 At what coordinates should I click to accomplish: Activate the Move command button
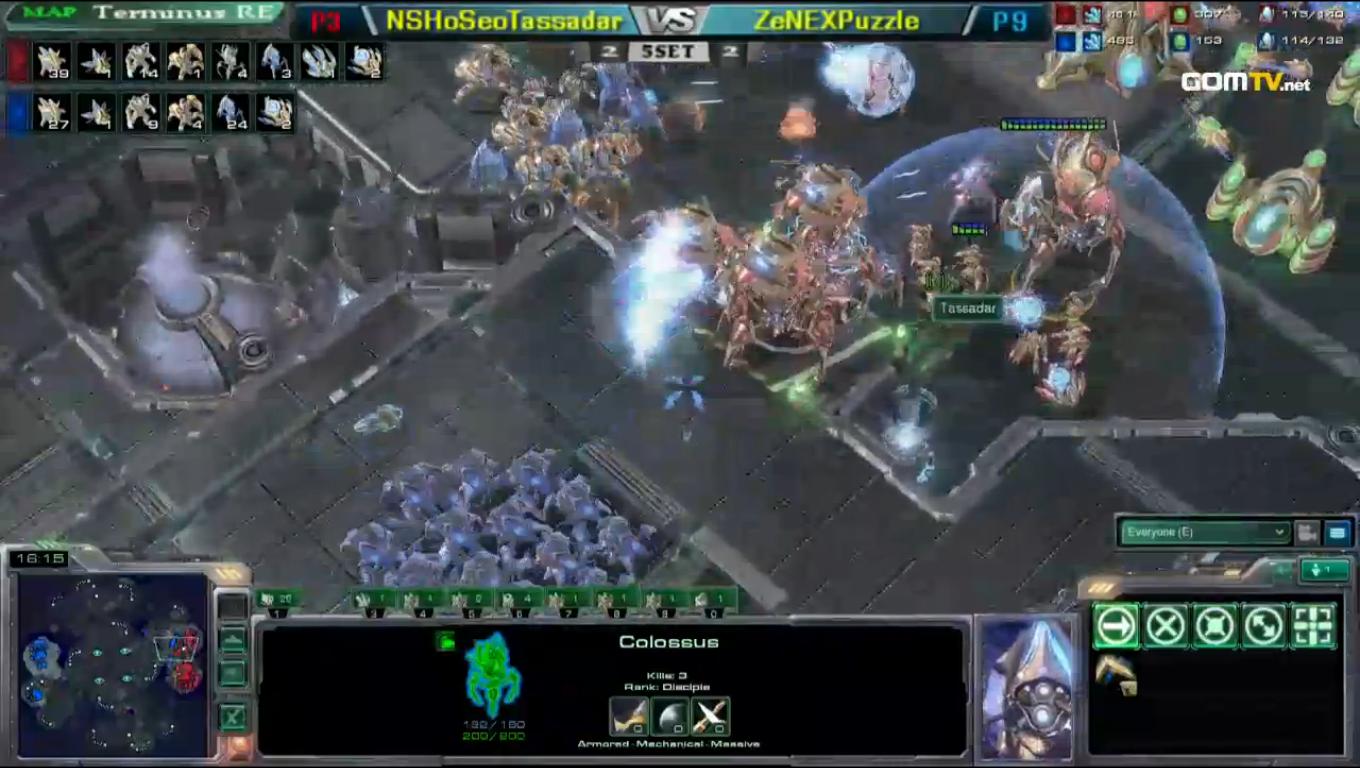tap(1116, 627)
